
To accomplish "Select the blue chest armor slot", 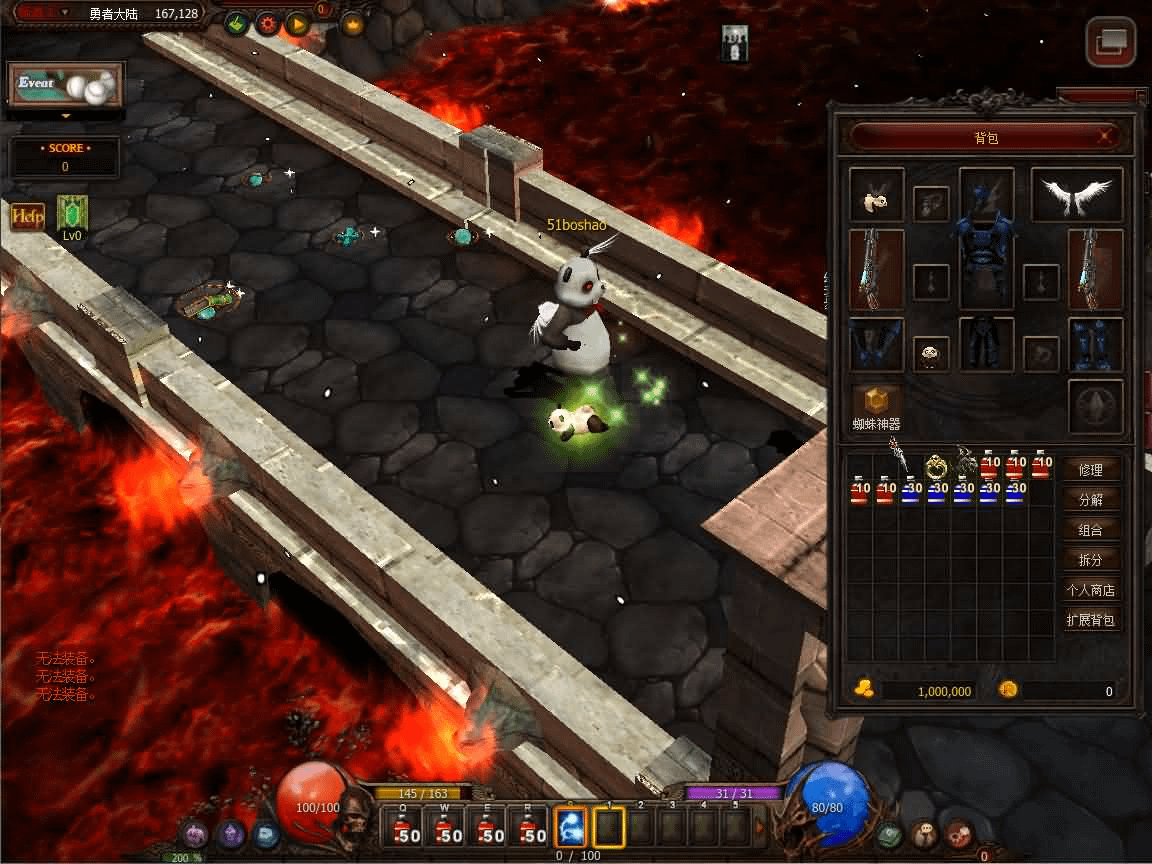I will (x=987, y=268).
